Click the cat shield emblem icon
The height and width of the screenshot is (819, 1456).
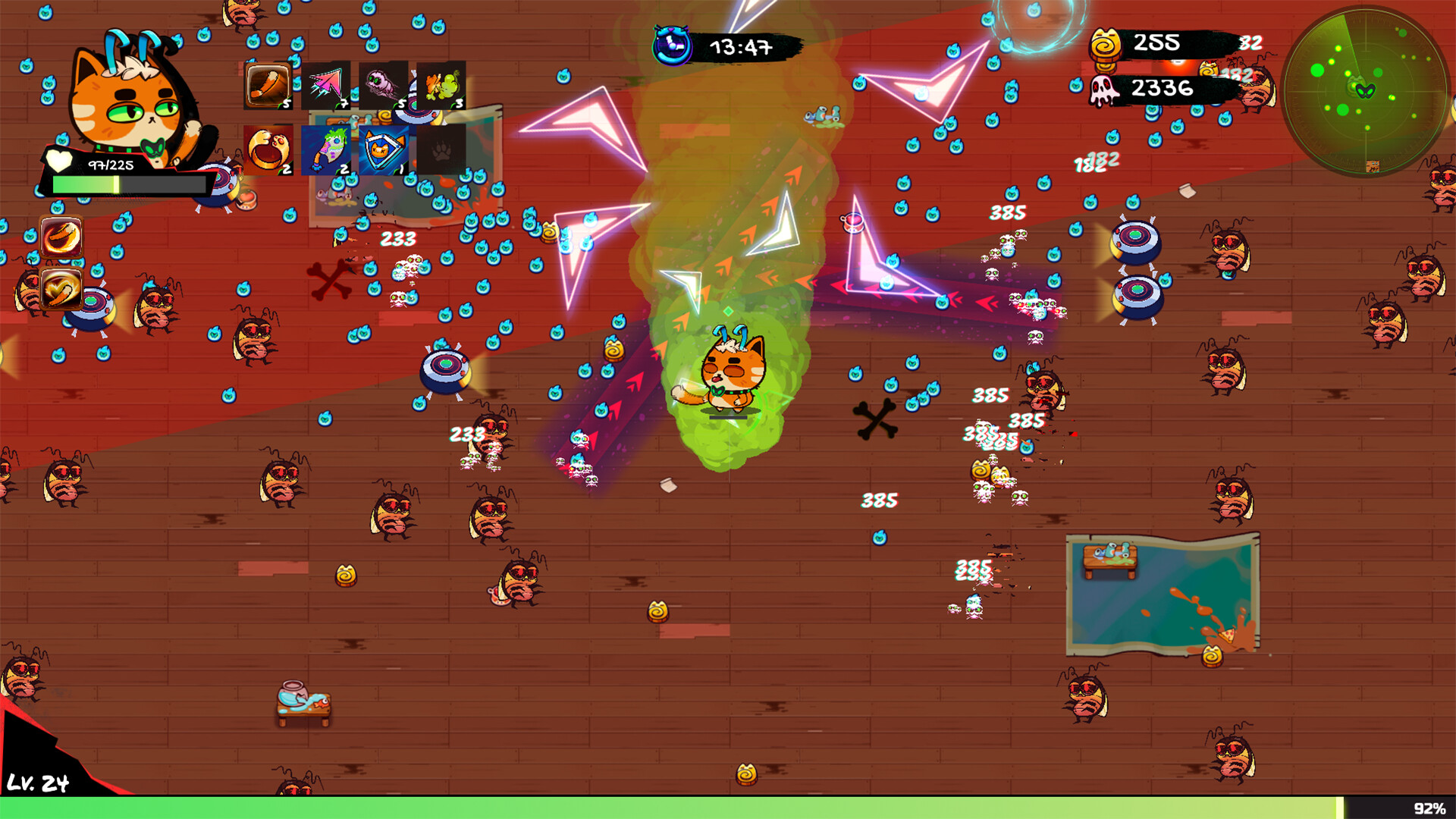coord(382,151)
